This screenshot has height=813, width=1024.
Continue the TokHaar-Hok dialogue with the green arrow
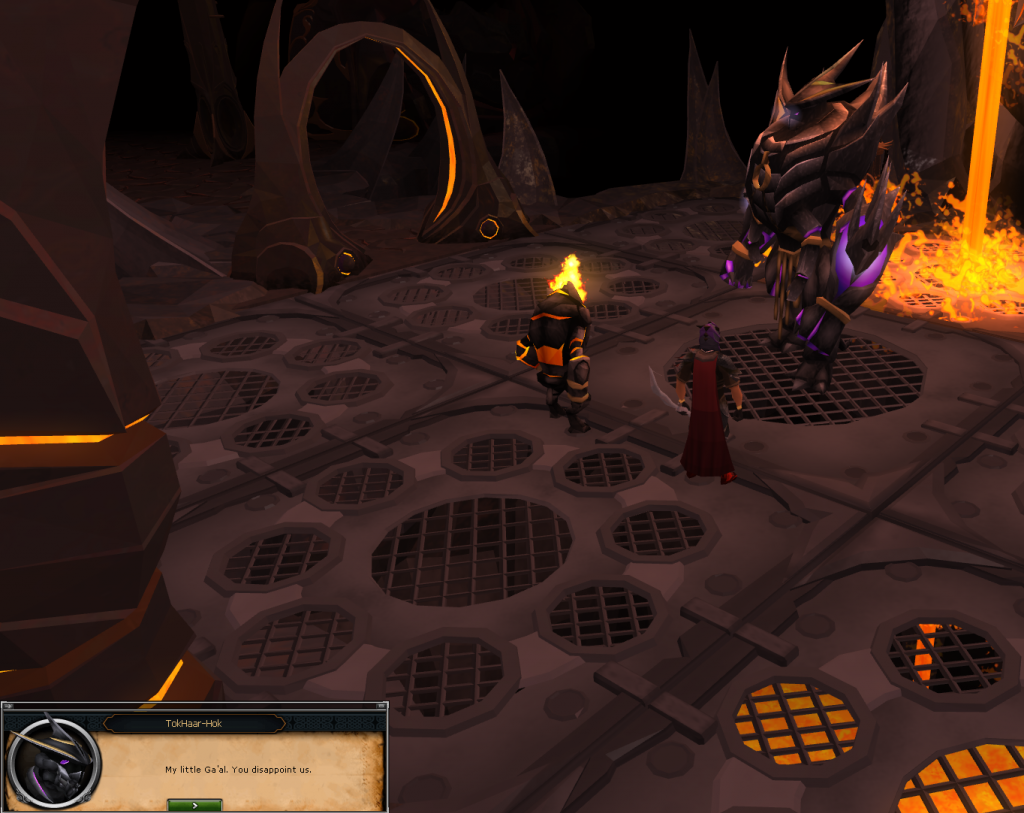[194, 804]
